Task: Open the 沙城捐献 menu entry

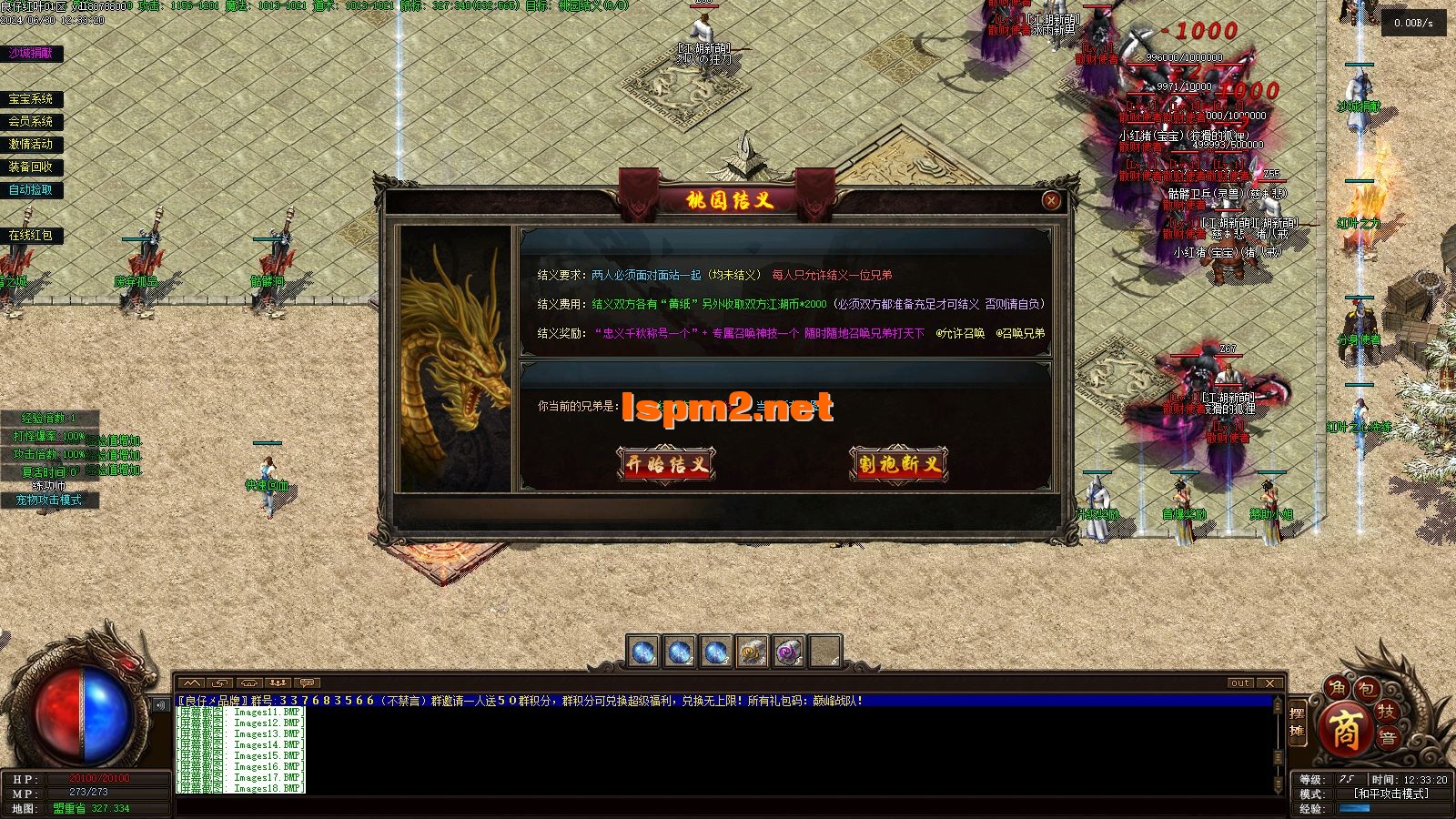Action: click(x=31, y=54)
